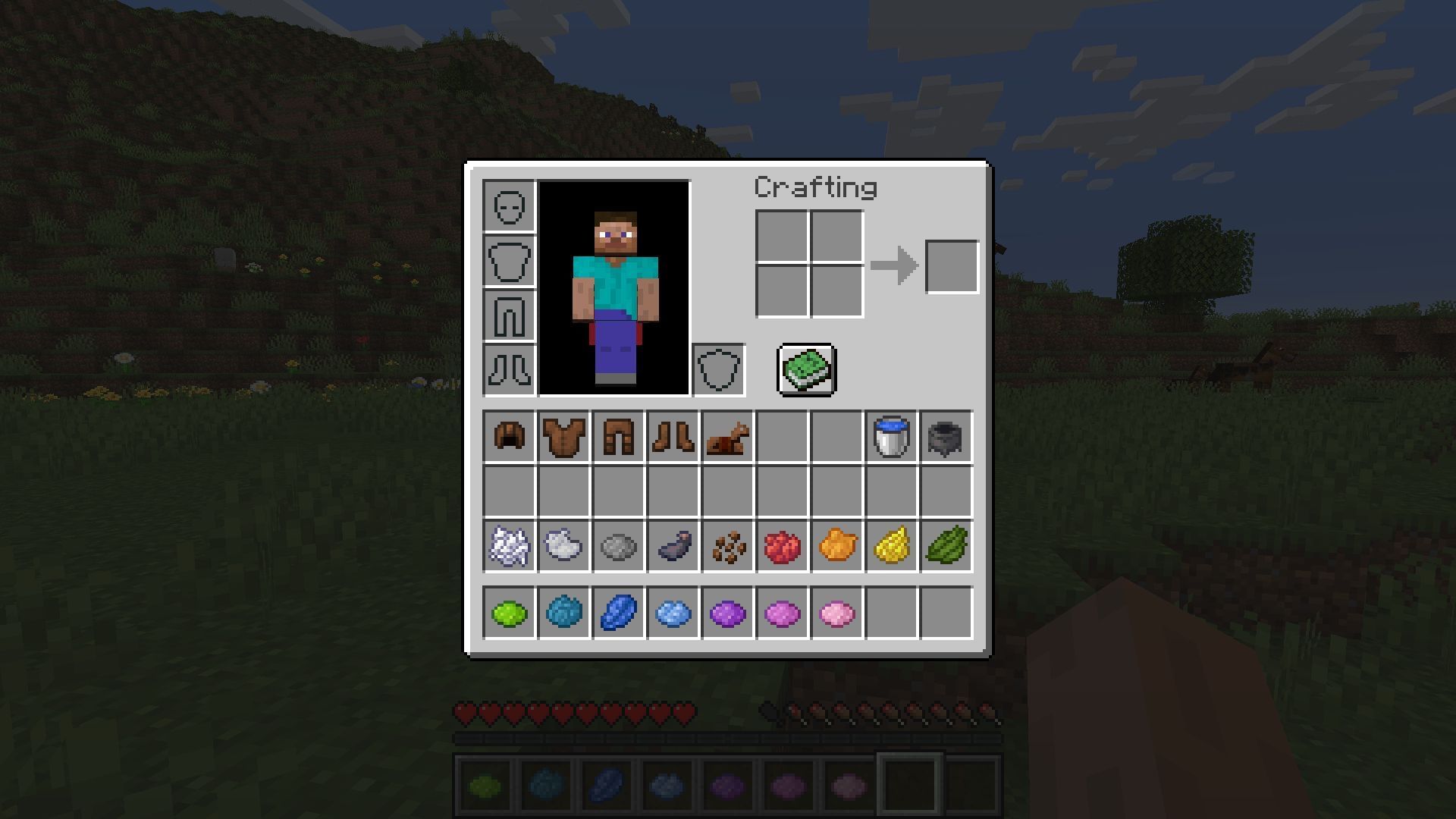The width and height of the screenshot is (1456, 819).
Task: Pick up the water bucket
Action: [x=892, y=437]
